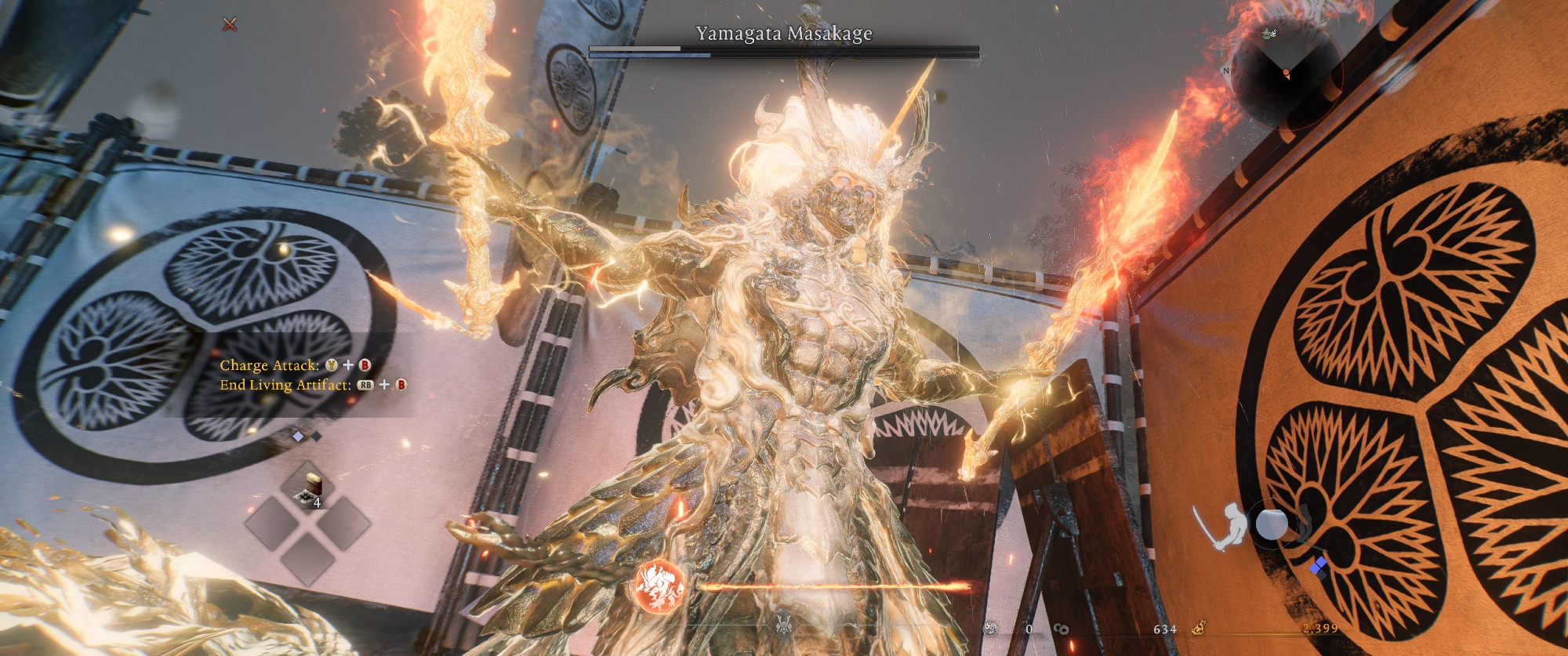Image resolution: width=1568 pixels, height=656 pixels.
Task: Click the circular minimap compass
Action: [x=1286, y=73]
